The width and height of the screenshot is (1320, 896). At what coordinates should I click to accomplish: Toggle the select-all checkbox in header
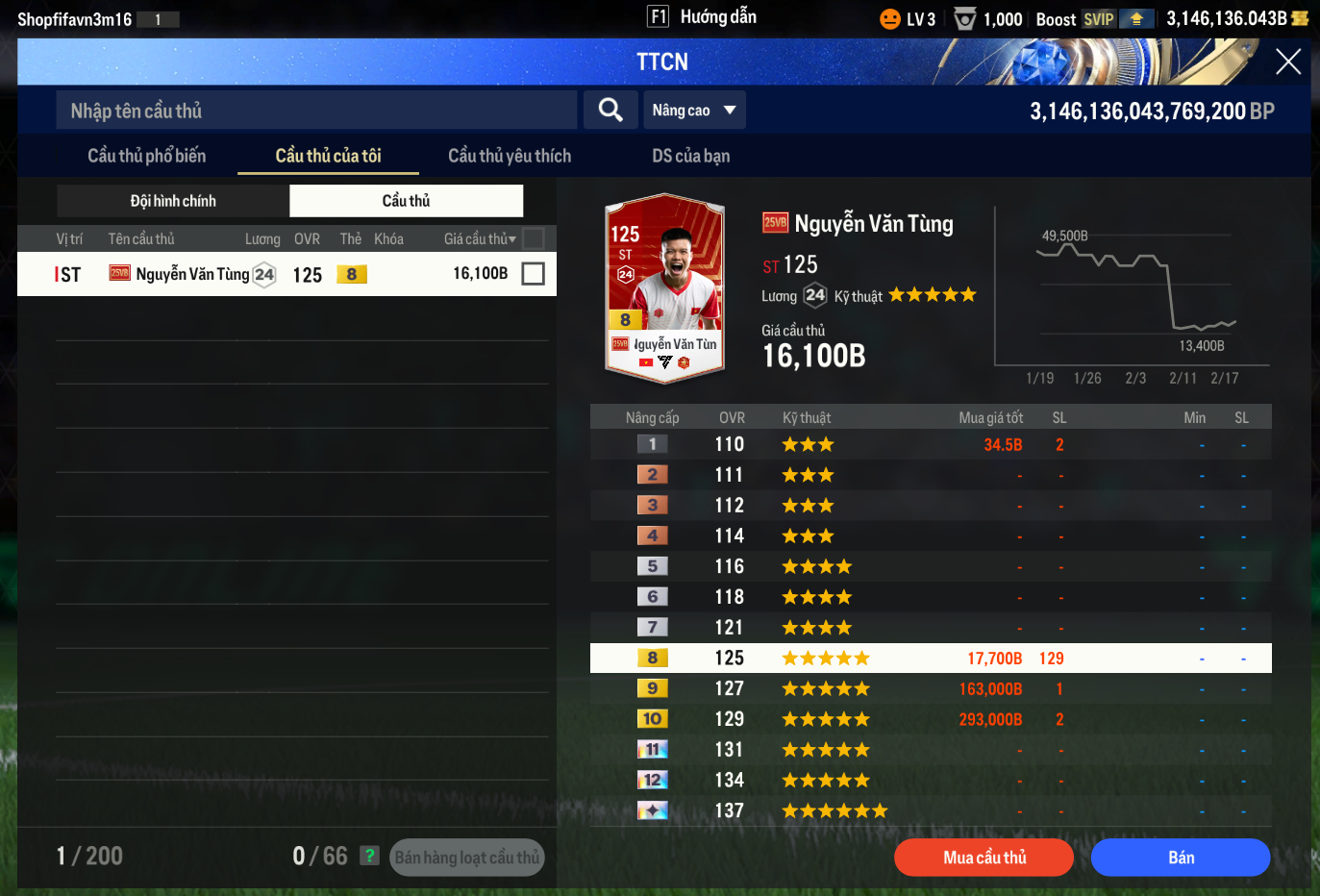click(533, 238)
